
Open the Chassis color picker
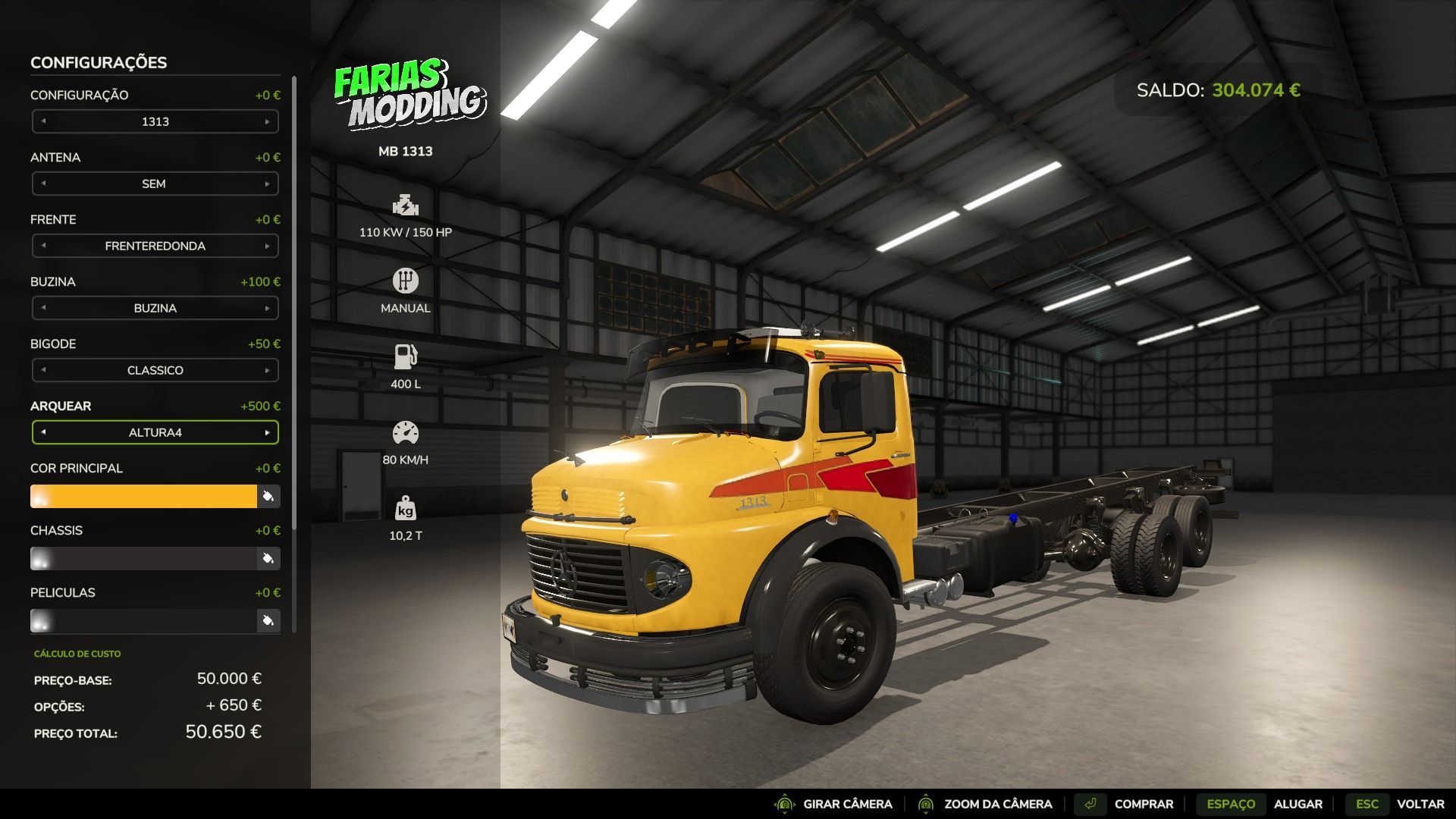click(x=268, y=559)
